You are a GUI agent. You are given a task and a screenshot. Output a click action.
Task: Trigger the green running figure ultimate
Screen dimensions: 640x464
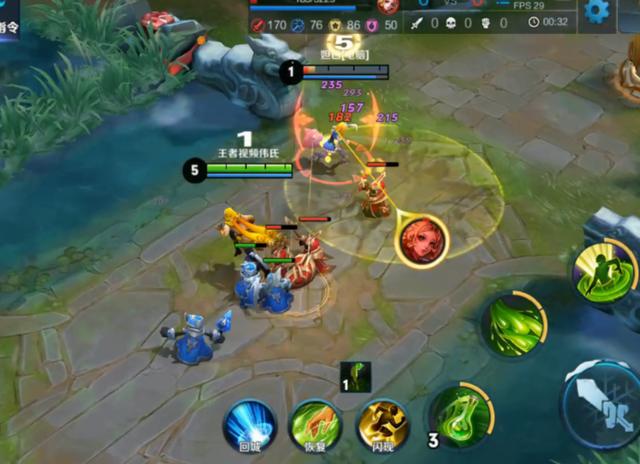tap(605, 272)
